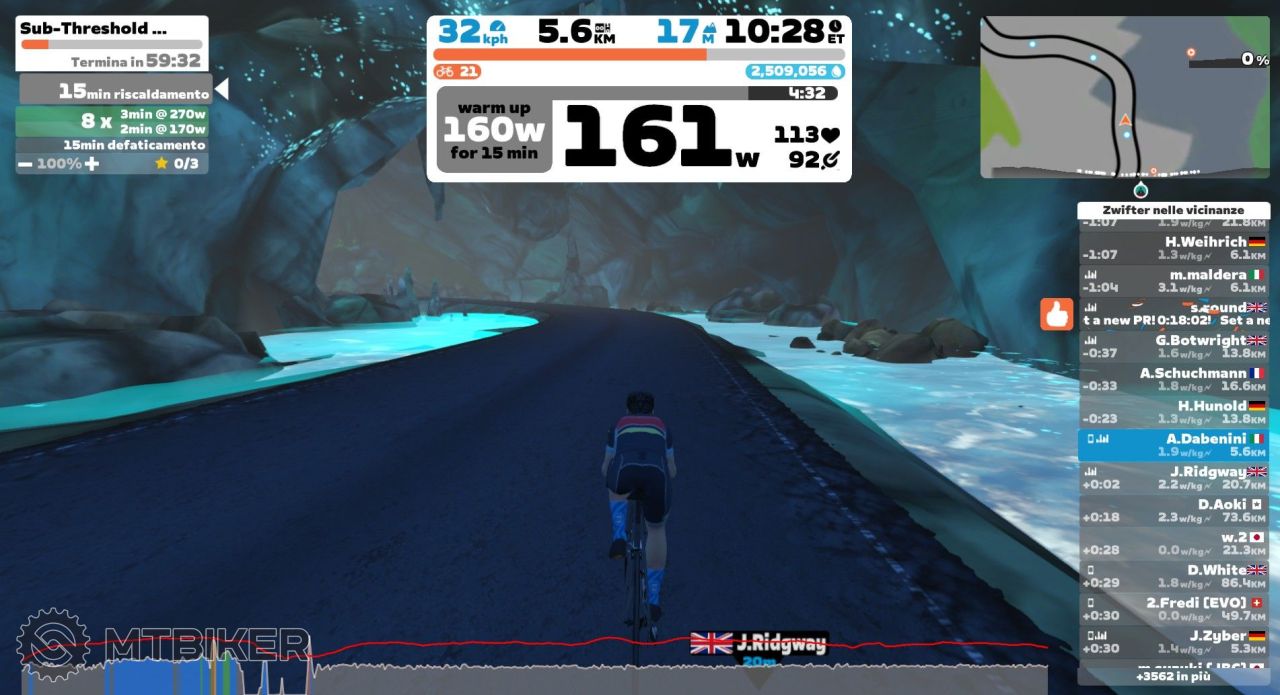Decrease workout intensity with the minus button
This screenshot has width=1280, height=695.
point(25,164)
